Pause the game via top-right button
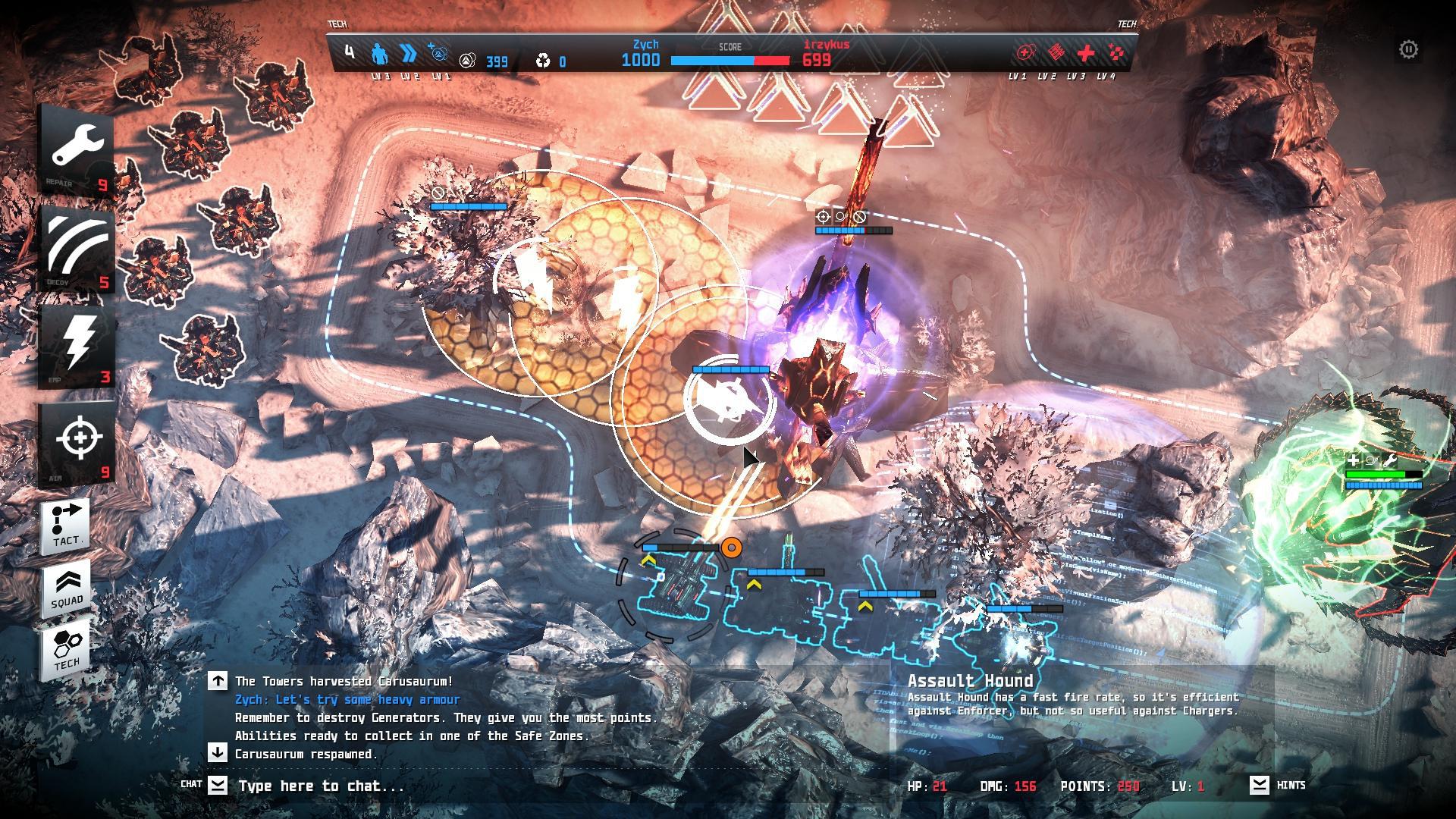Image resolution: width=1456 pixels, height=819 pixels. tap(1408, 50)
